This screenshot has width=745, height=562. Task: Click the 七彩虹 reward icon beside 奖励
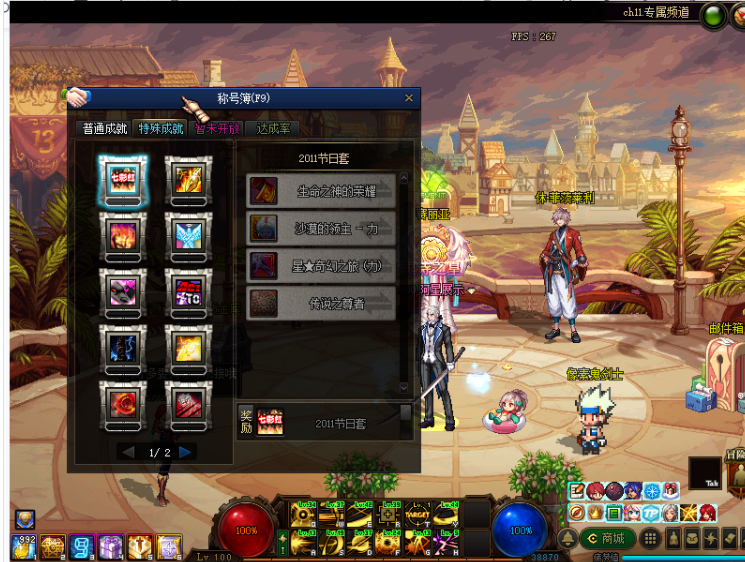[271, 423]
